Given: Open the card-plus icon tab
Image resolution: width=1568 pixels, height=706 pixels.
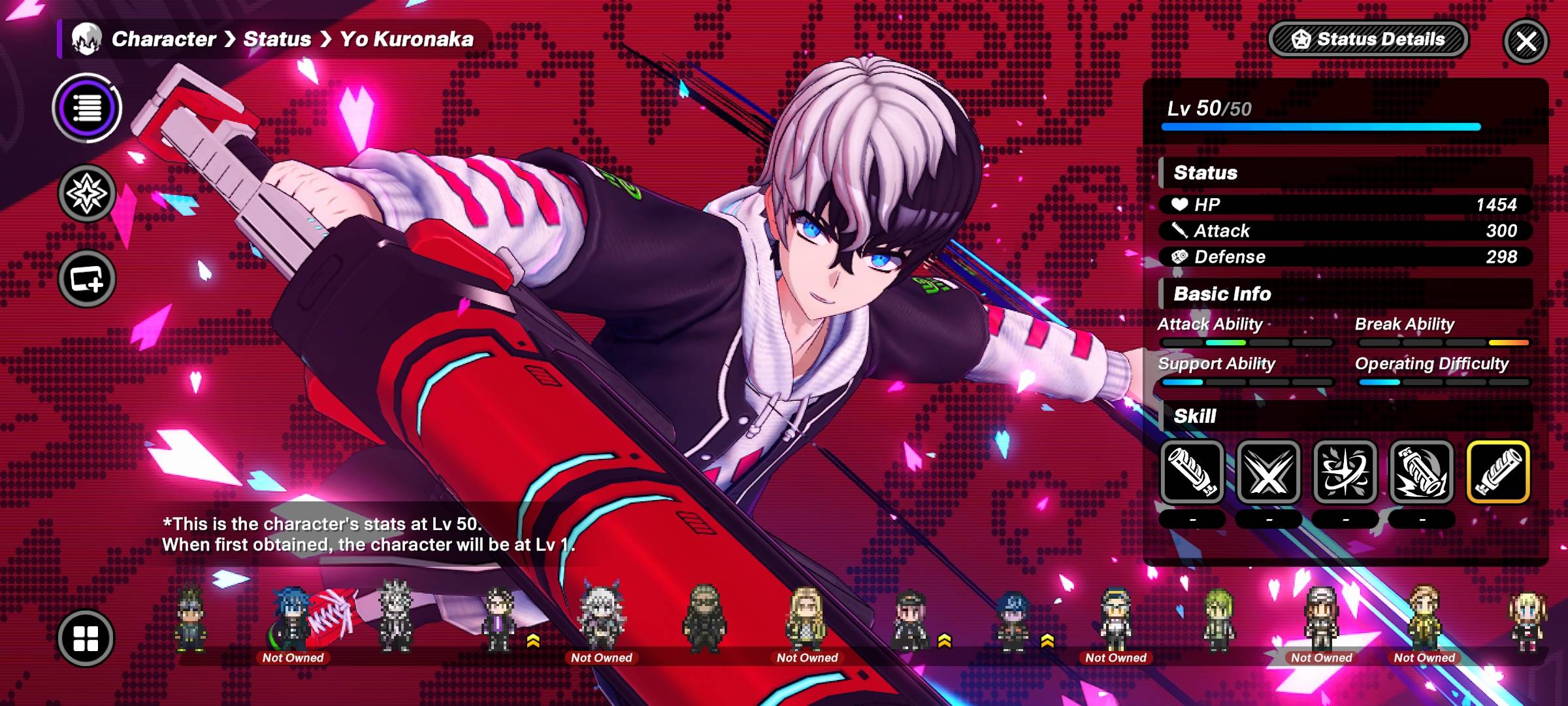Looking at the screenshot, I should tap(87, 279).
